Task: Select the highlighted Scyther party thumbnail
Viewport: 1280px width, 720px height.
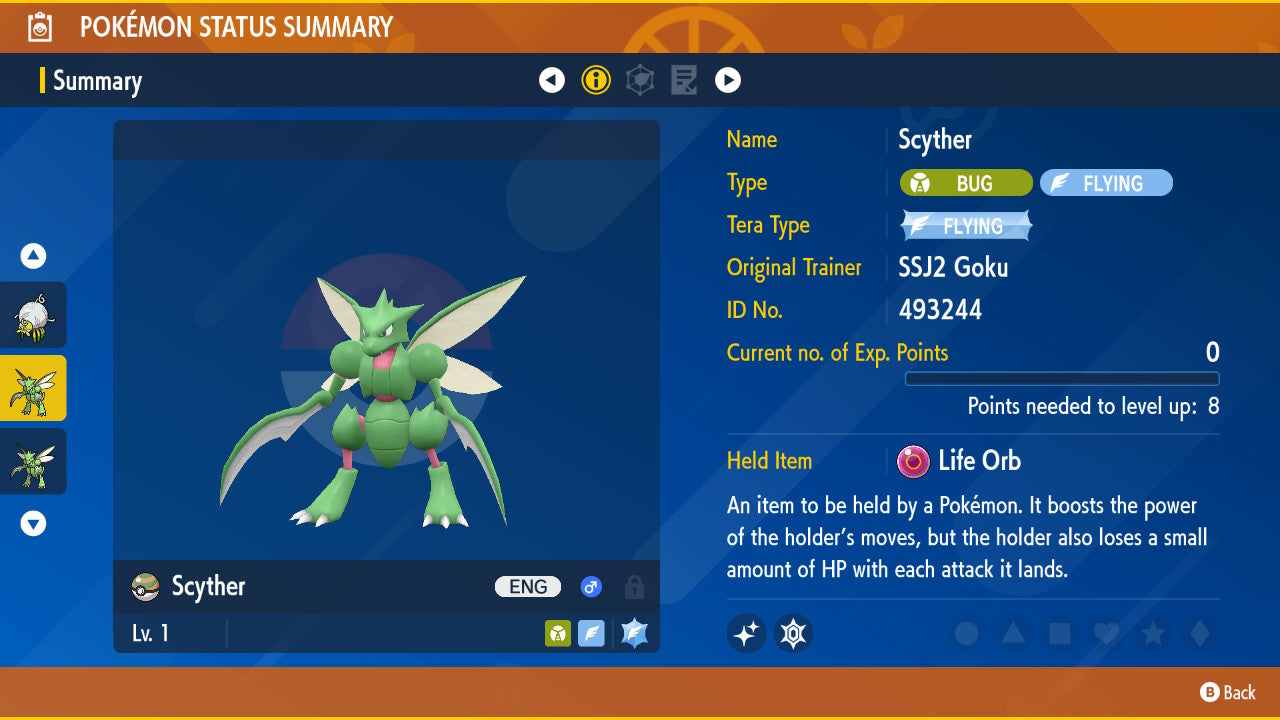Action: (x=33, y=388)
